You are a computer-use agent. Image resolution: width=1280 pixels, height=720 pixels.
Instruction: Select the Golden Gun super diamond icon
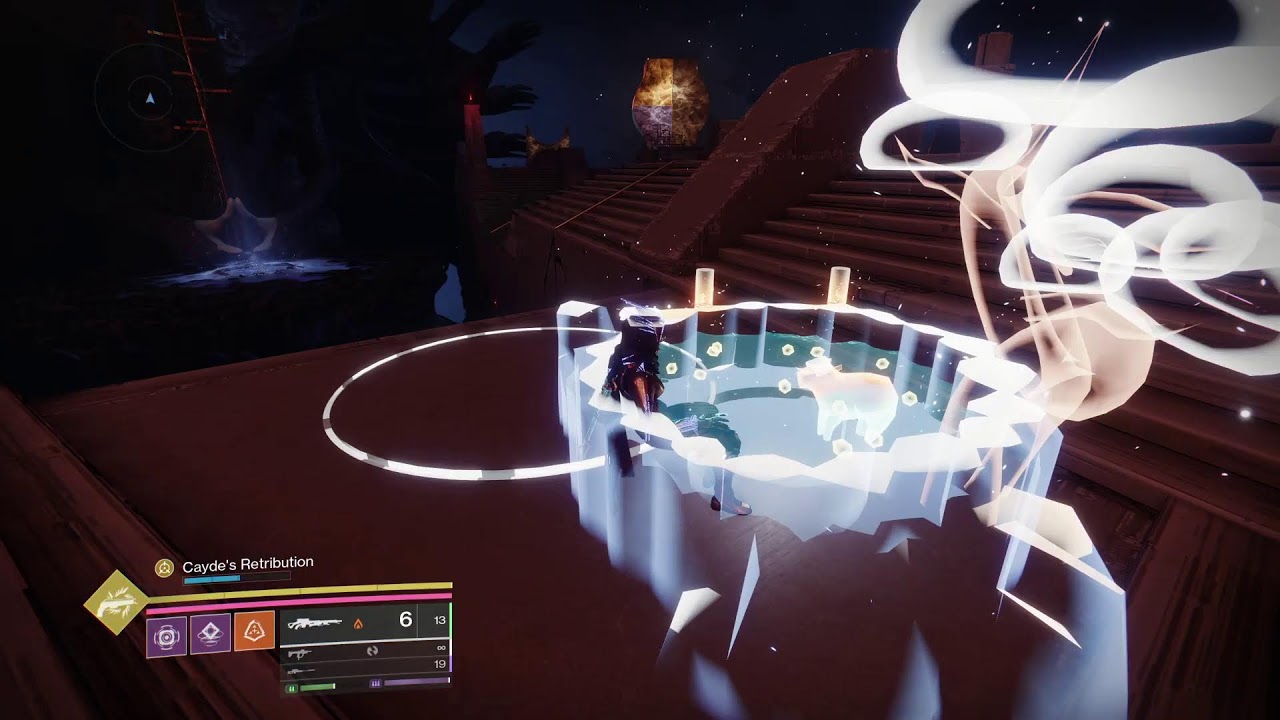point(116,602)
